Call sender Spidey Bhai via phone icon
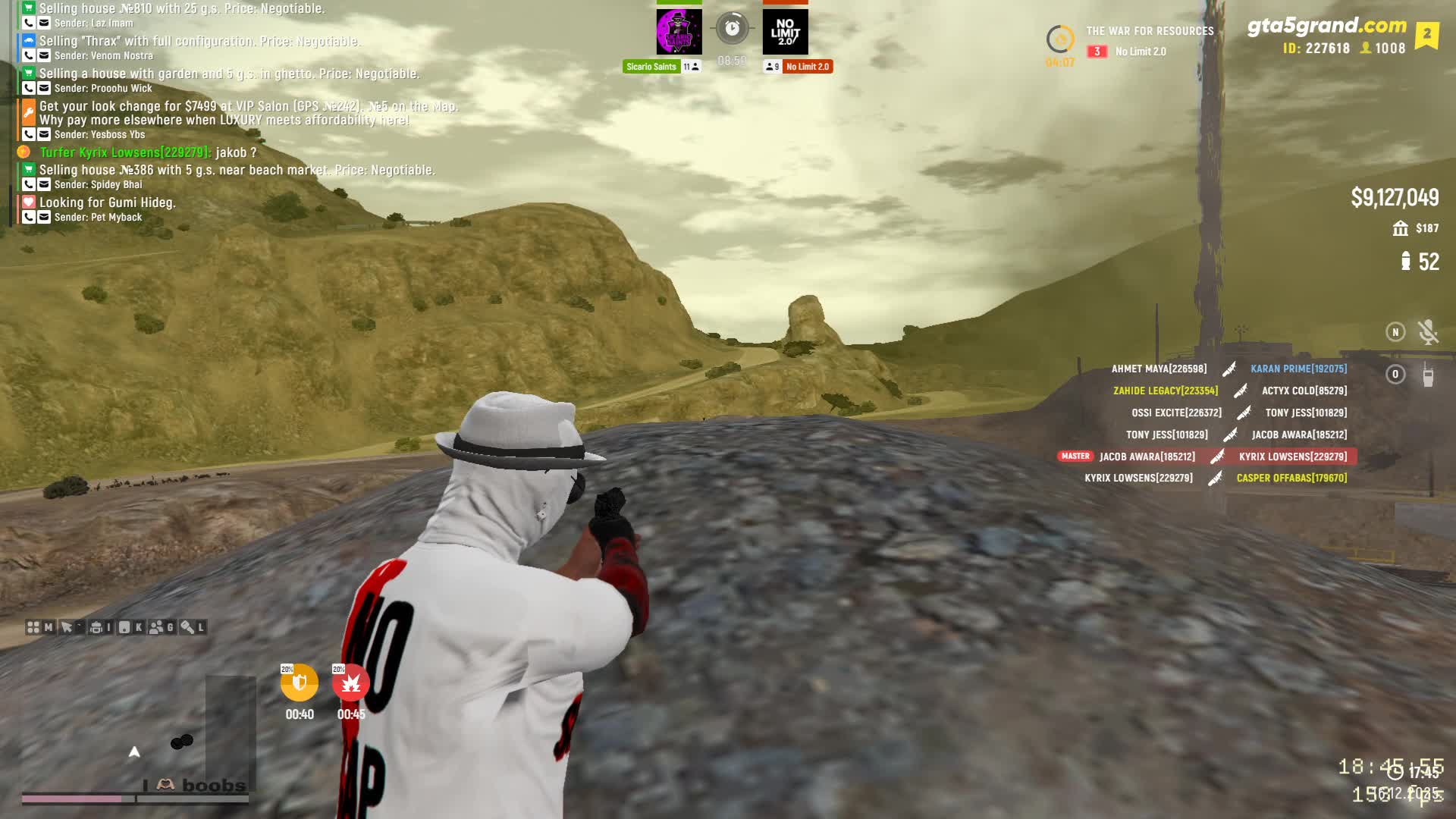Screen dimensions: 1456x819 point(29,184)
